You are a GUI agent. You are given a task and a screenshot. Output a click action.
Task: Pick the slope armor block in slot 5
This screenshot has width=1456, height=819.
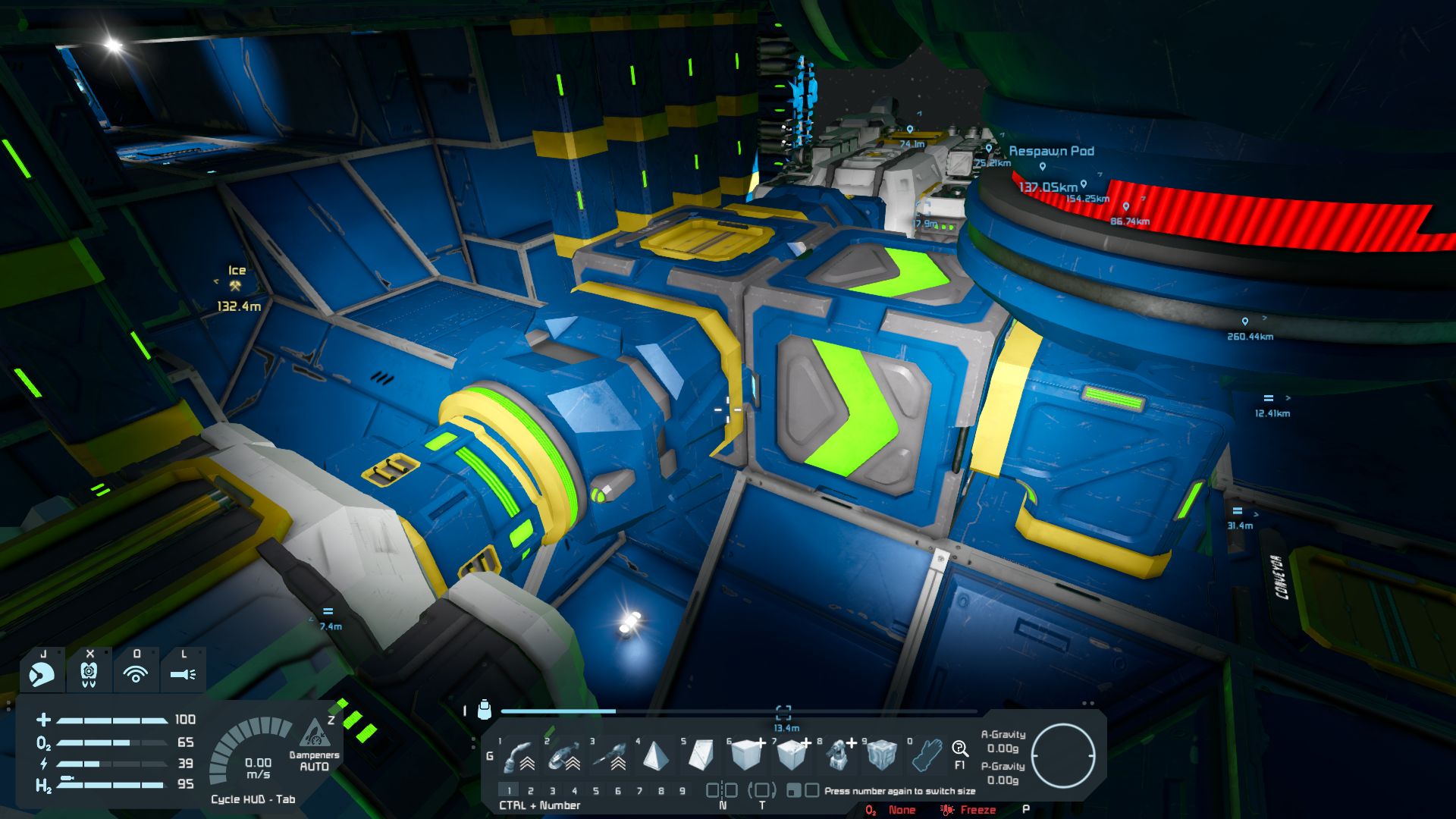click(700, 755)
